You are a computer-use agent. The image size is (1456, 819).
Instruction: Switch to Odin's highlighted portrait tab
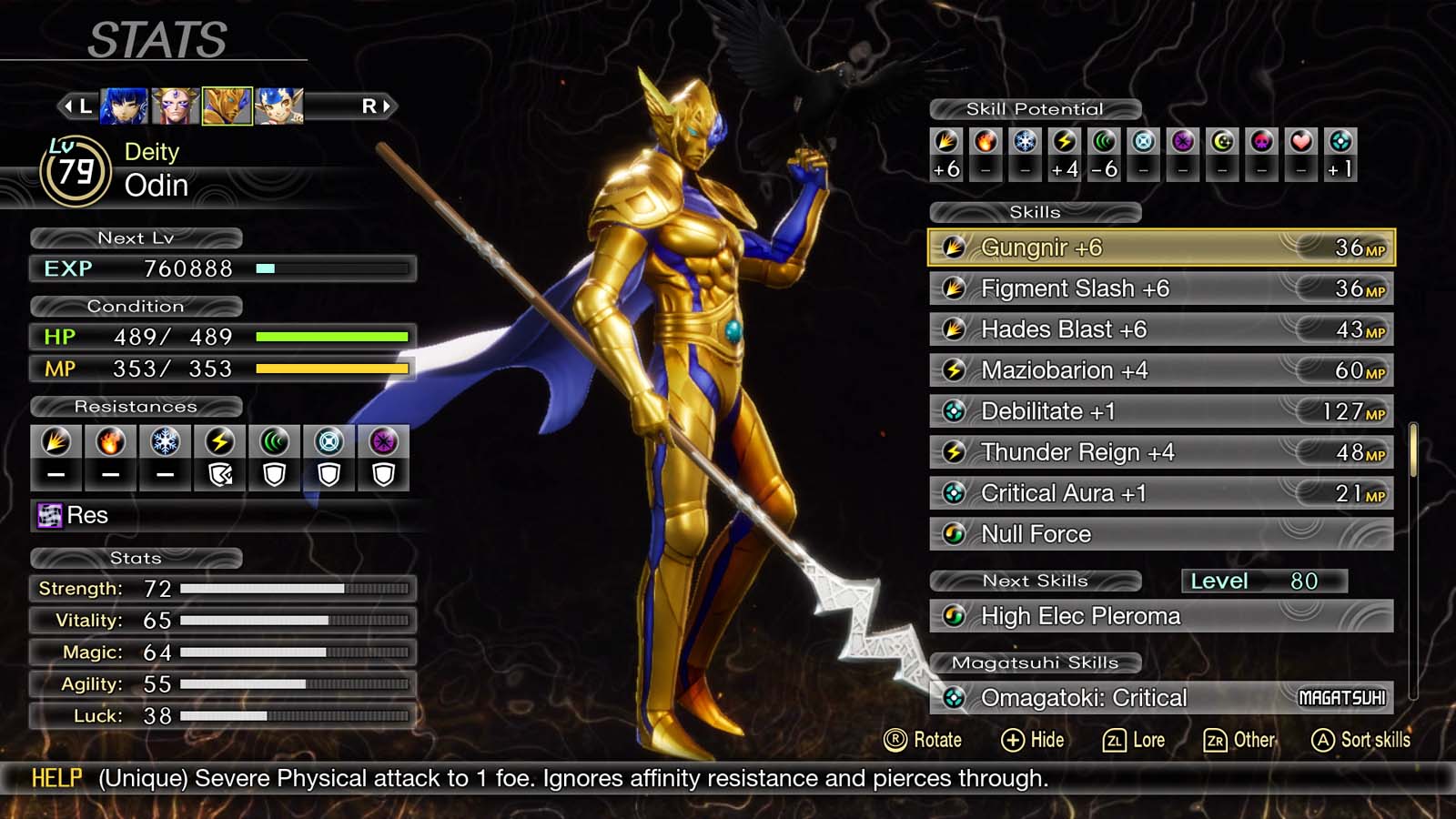229,106
